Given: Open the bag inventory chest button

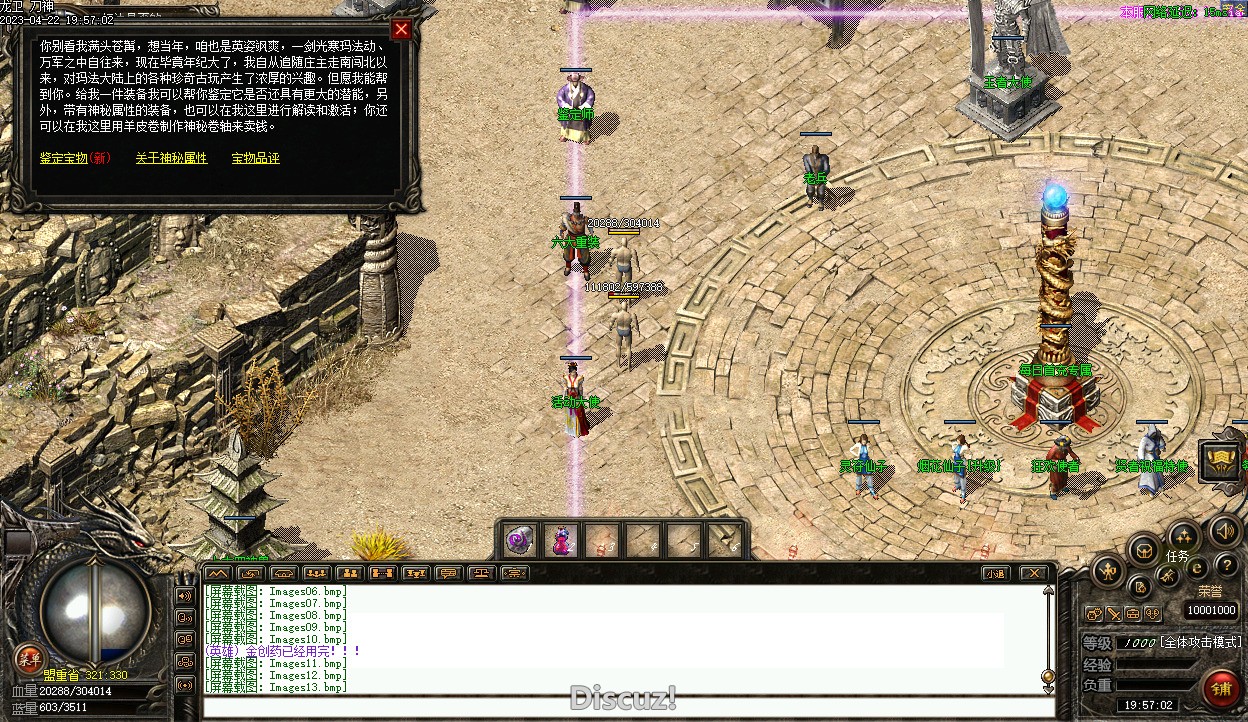Looking at the screenshot, I should click(1144, 549).
